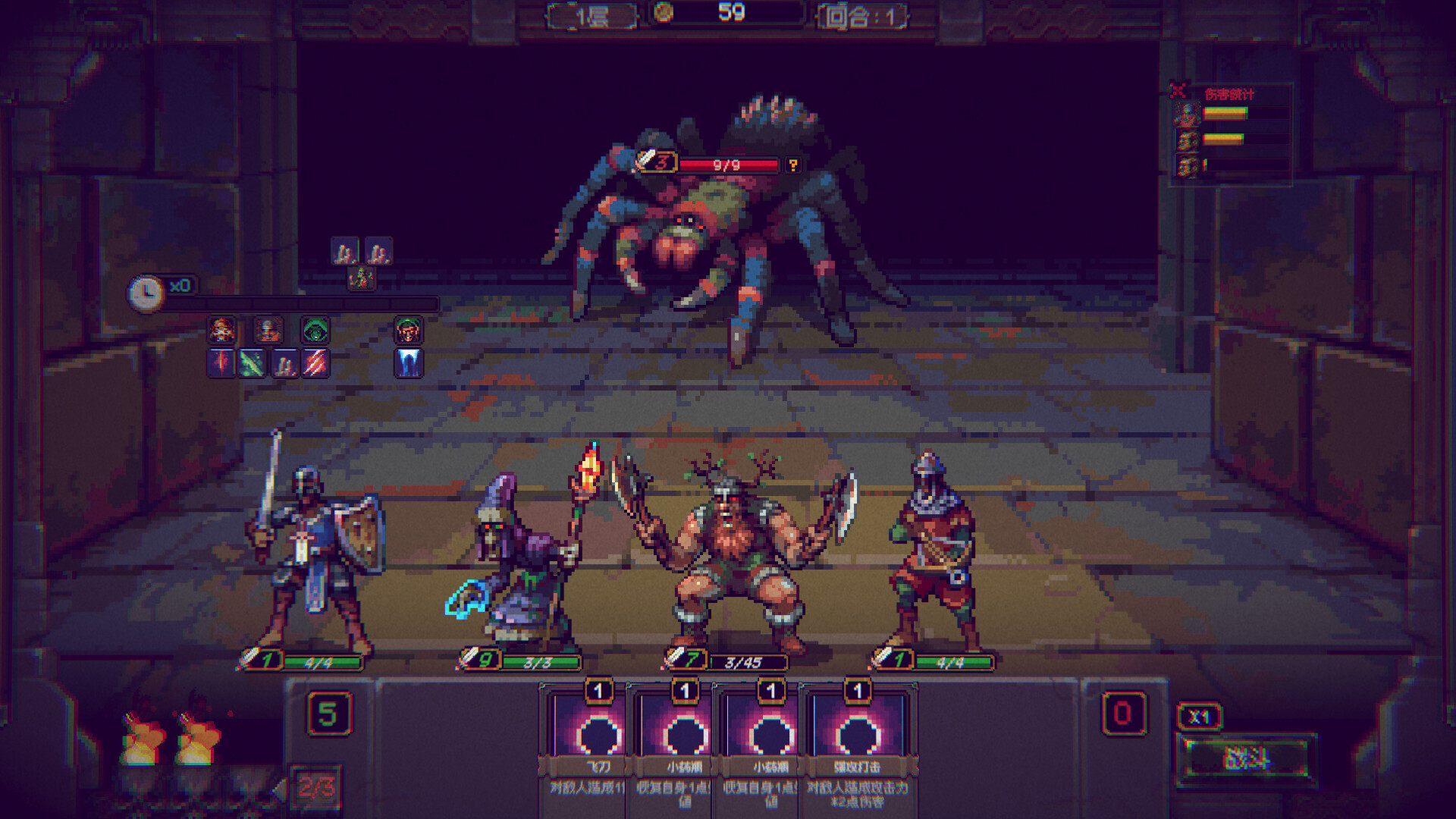Click the helmeted soldier portrait icon

click(268, 331)
